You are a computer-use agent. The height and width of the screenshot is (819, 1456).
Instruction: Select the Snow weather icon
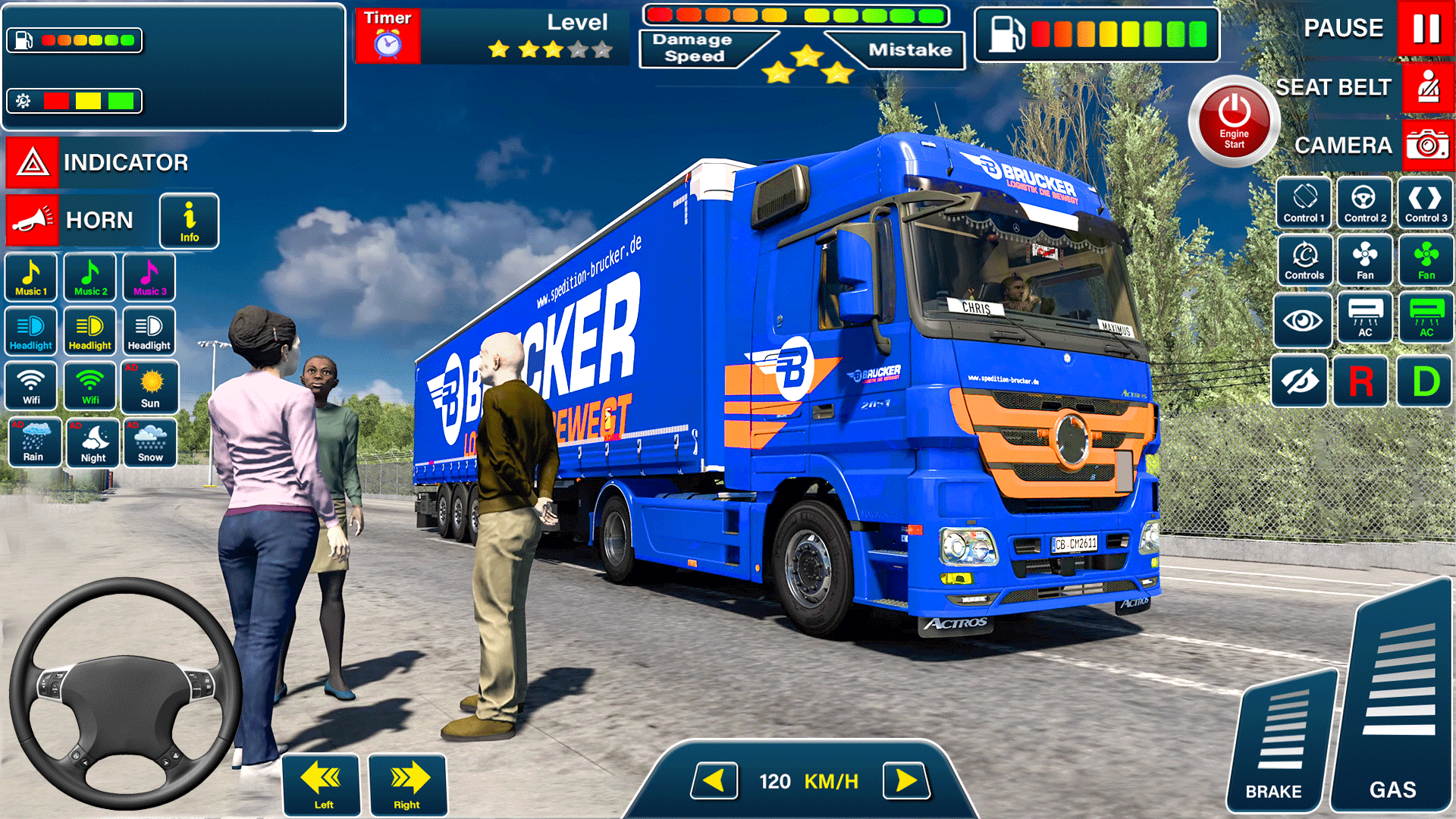(x=150, y=443)
